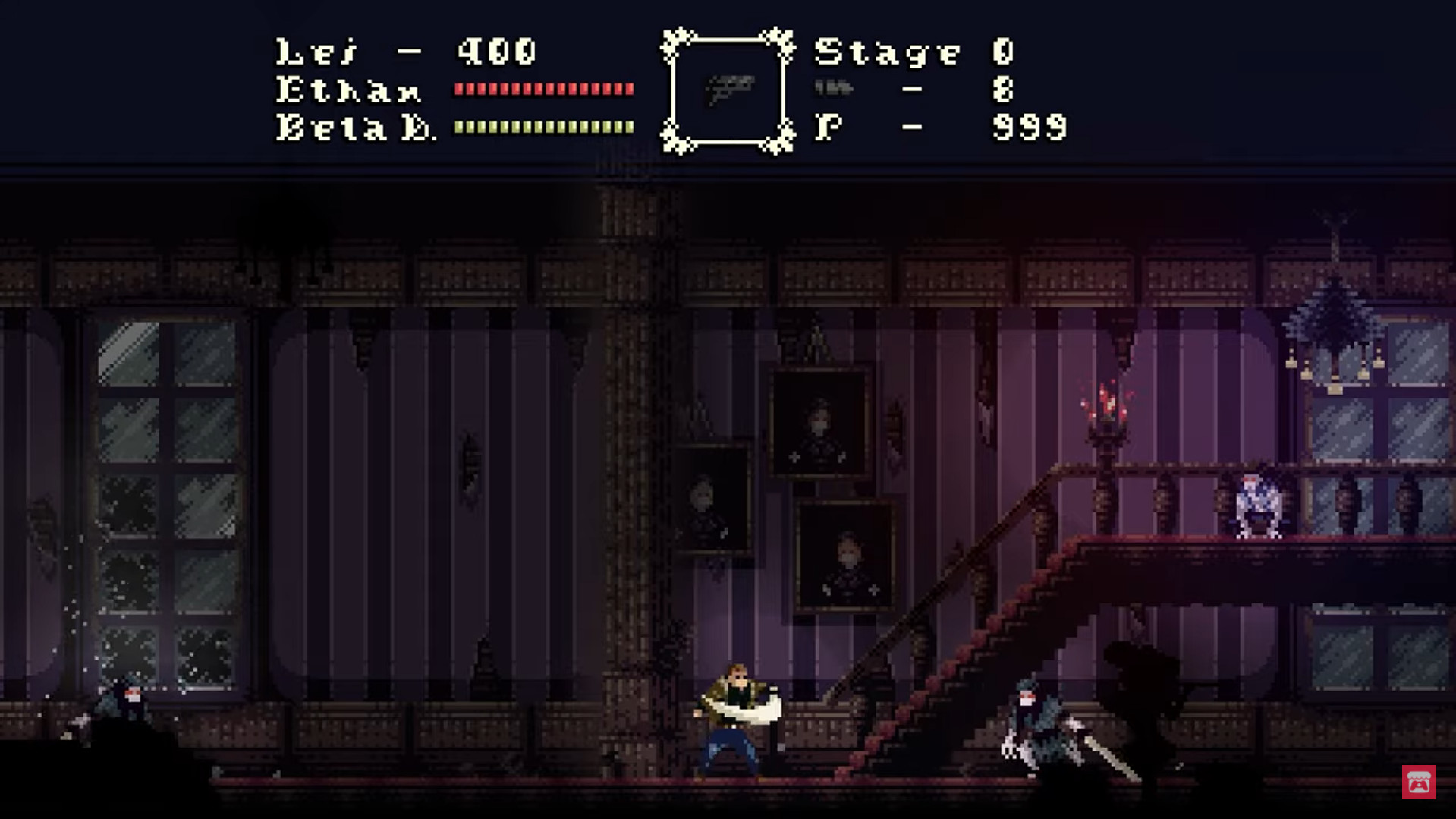Select the pistol weapon slot in the ornate frame
The width and height of the screenshot is (1456, 819).
click(728, 90)
